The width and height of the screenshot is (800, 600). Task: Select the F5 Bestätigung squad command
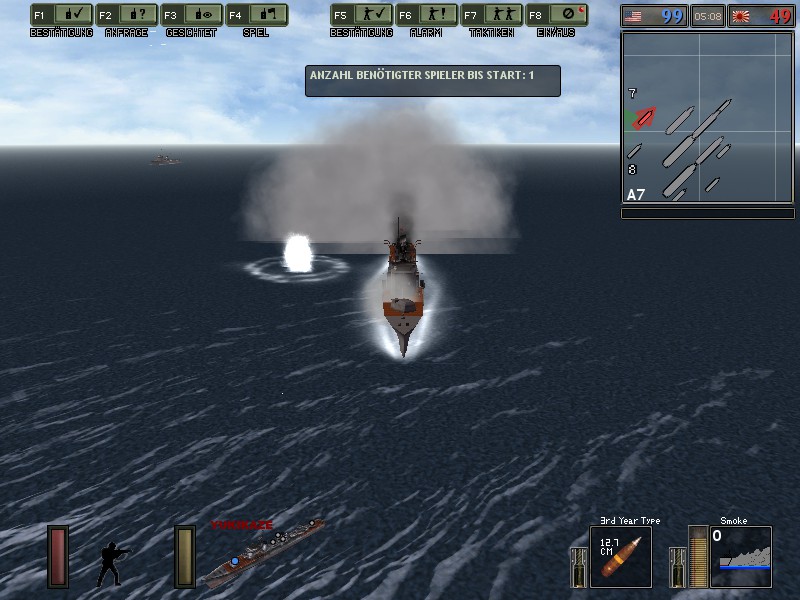coord(360,16)
